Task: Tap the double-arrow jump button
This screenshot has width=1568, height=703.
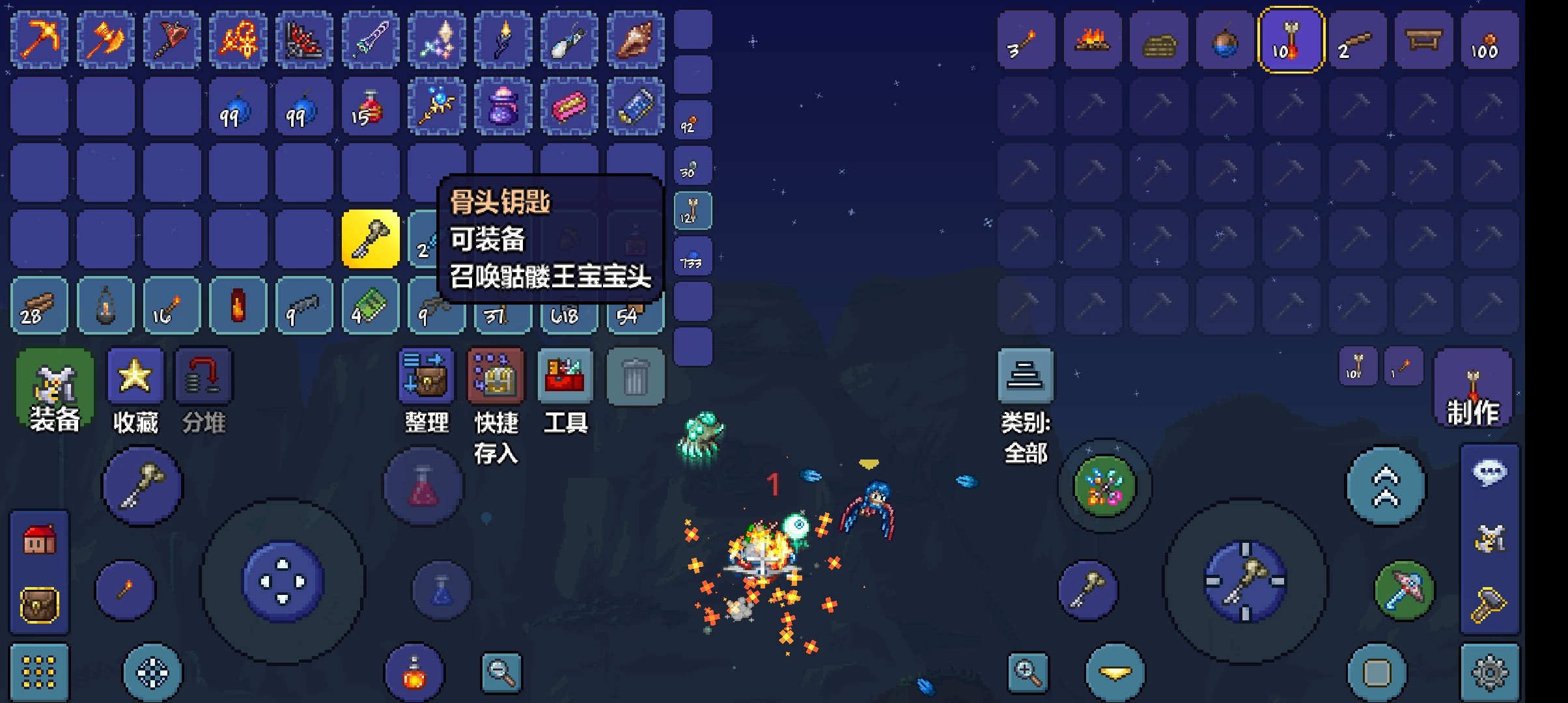Action: click(x=1386, y=486)
